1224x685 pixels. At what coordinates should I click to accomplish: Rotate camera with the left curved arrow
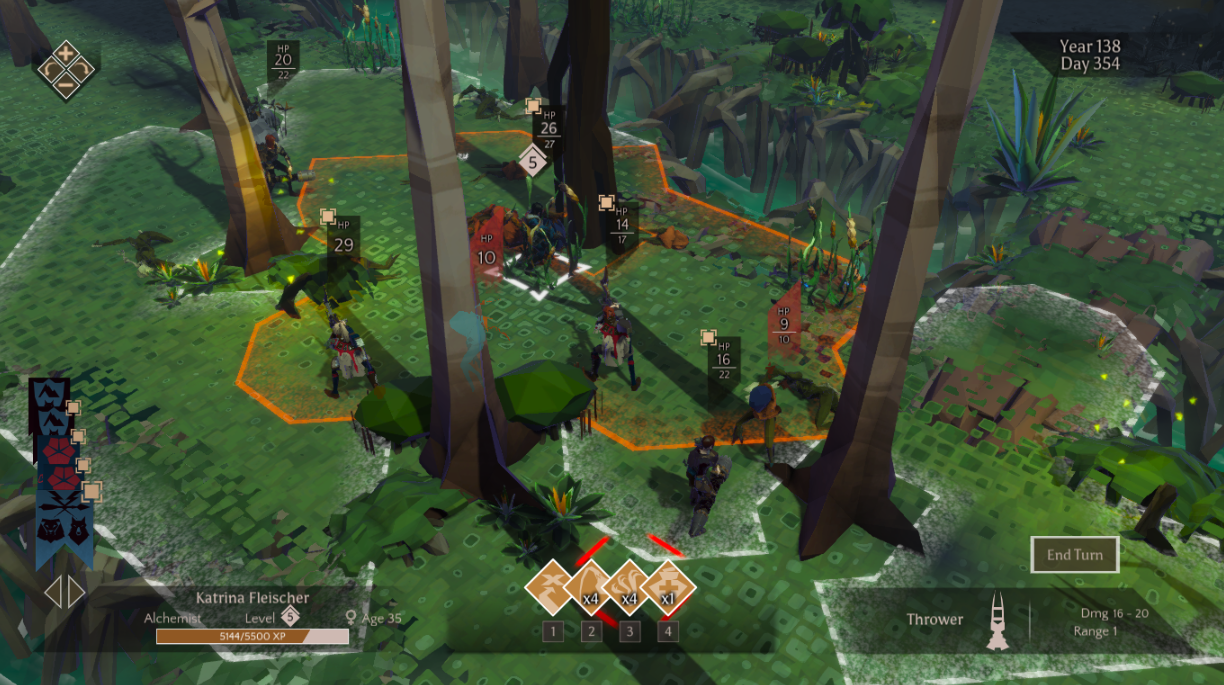[x=48, y=69]
